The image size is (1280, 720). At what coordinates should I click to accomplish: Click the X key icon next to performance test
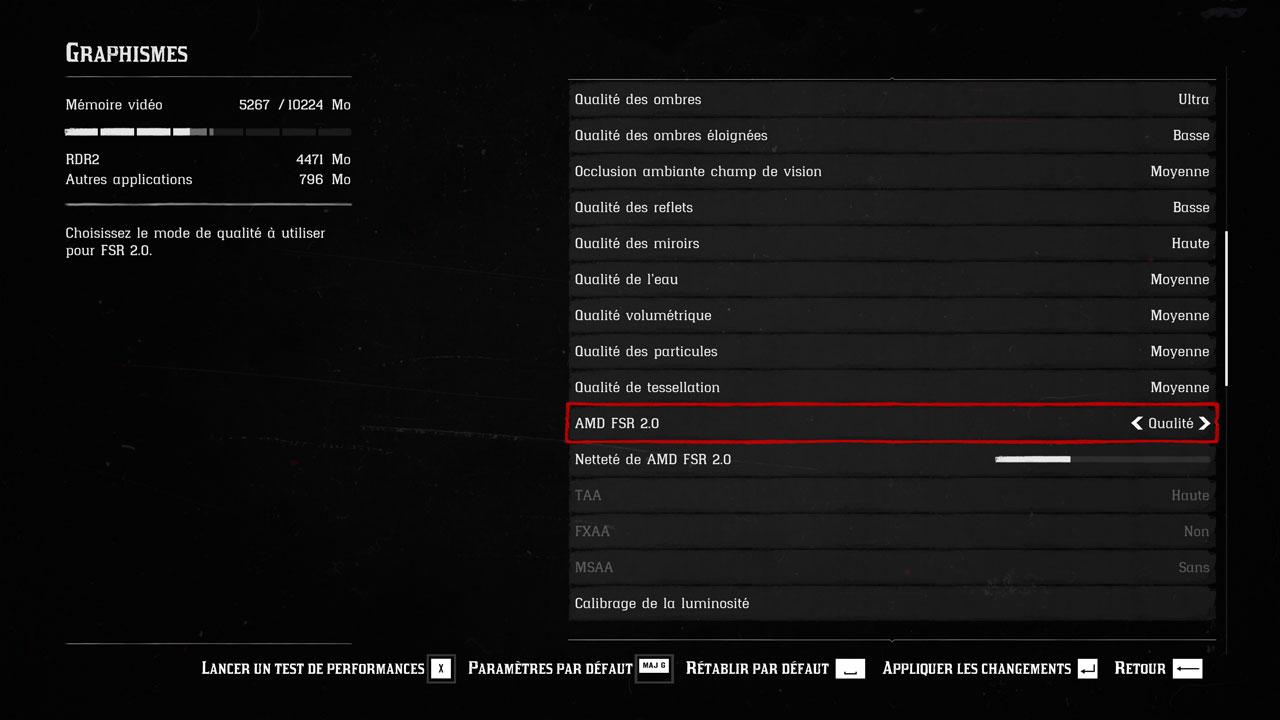(x=441, y=668)
